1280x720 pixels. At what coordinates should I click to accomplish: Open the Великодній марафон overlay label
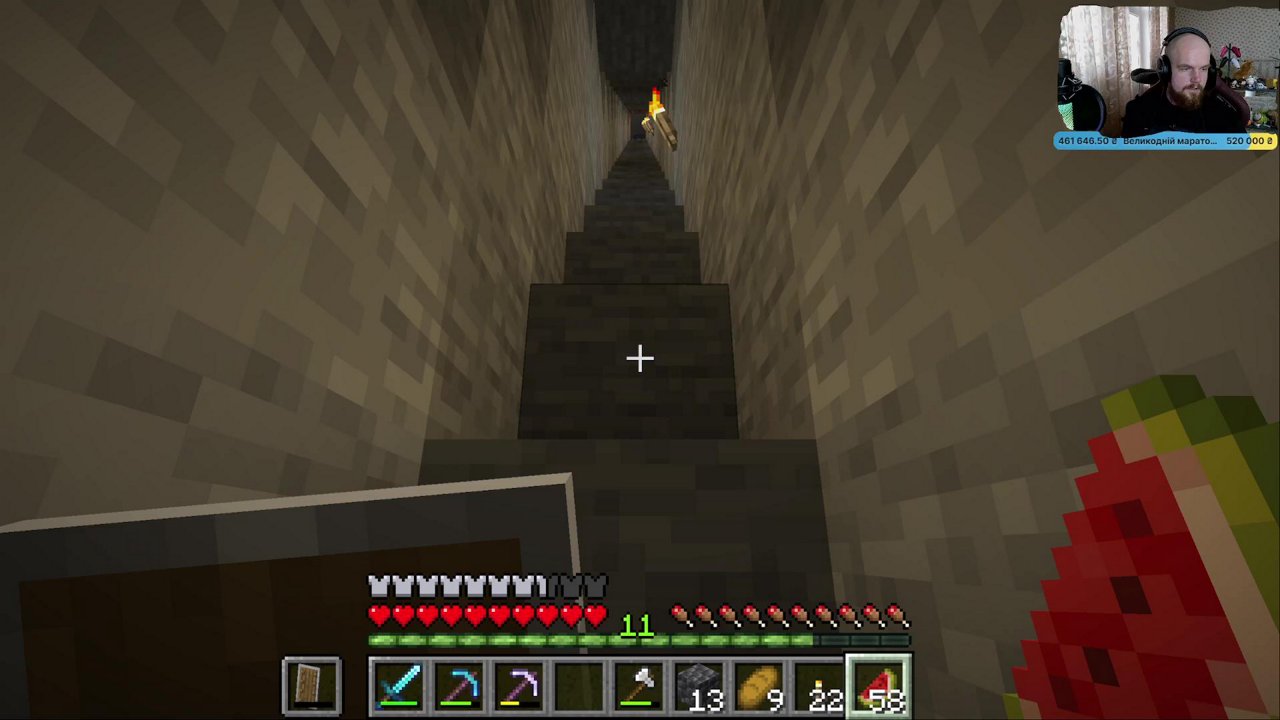pos(1170,141)
